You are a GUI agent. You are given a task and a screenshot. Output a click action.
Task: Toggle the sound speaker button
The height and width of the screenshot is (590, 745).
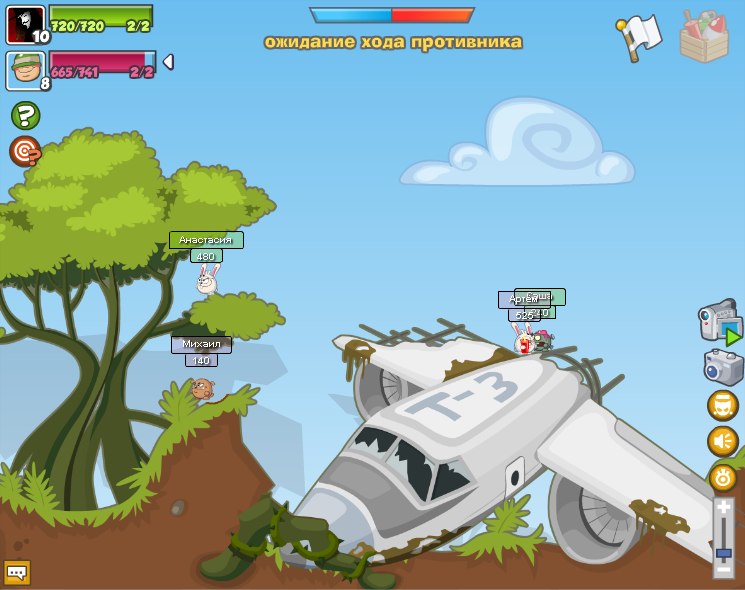(722, 441)
